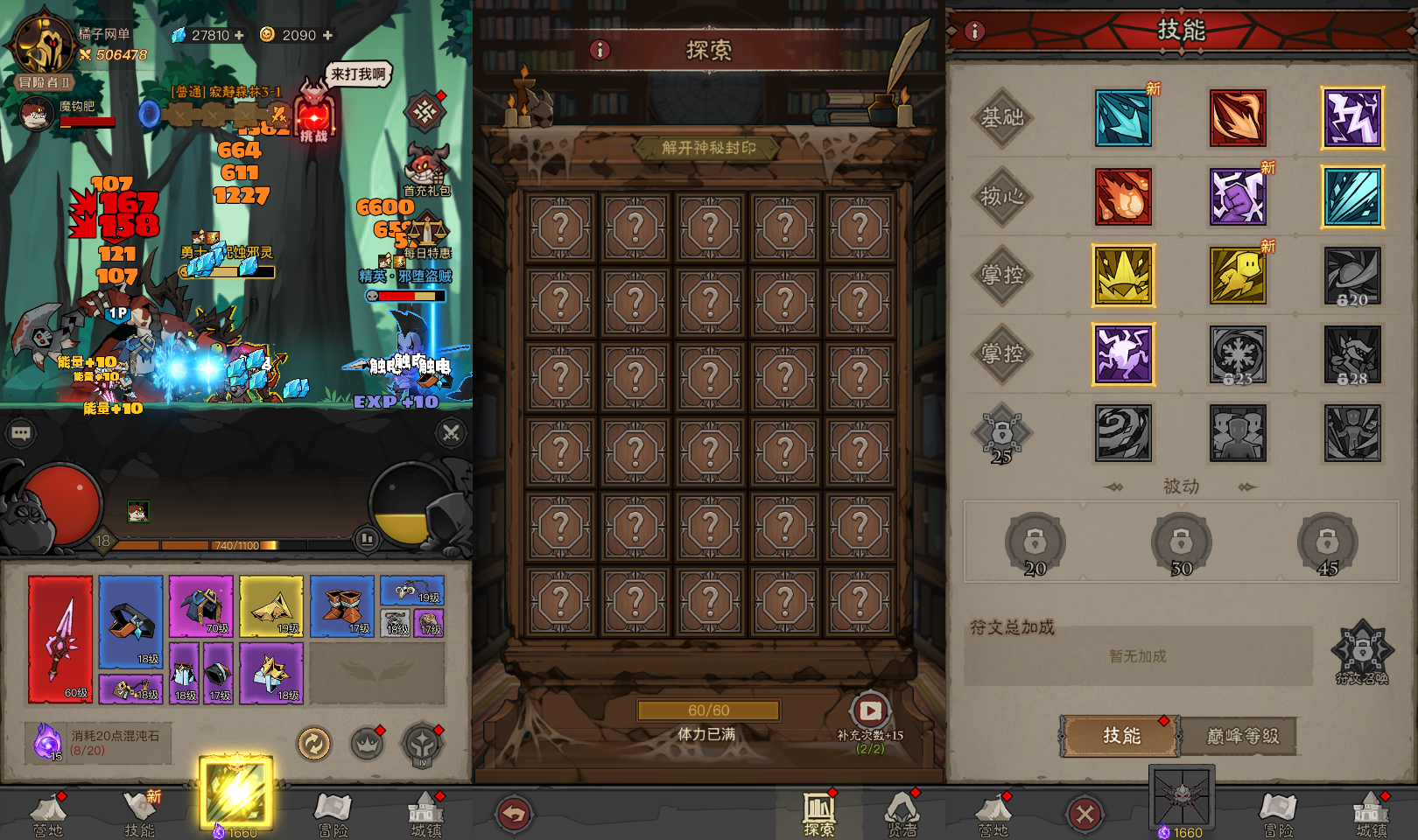Tap the 解开神秘封印 unseal button
The height and width of the screenshot is (840, 1418).
(707, 147)
